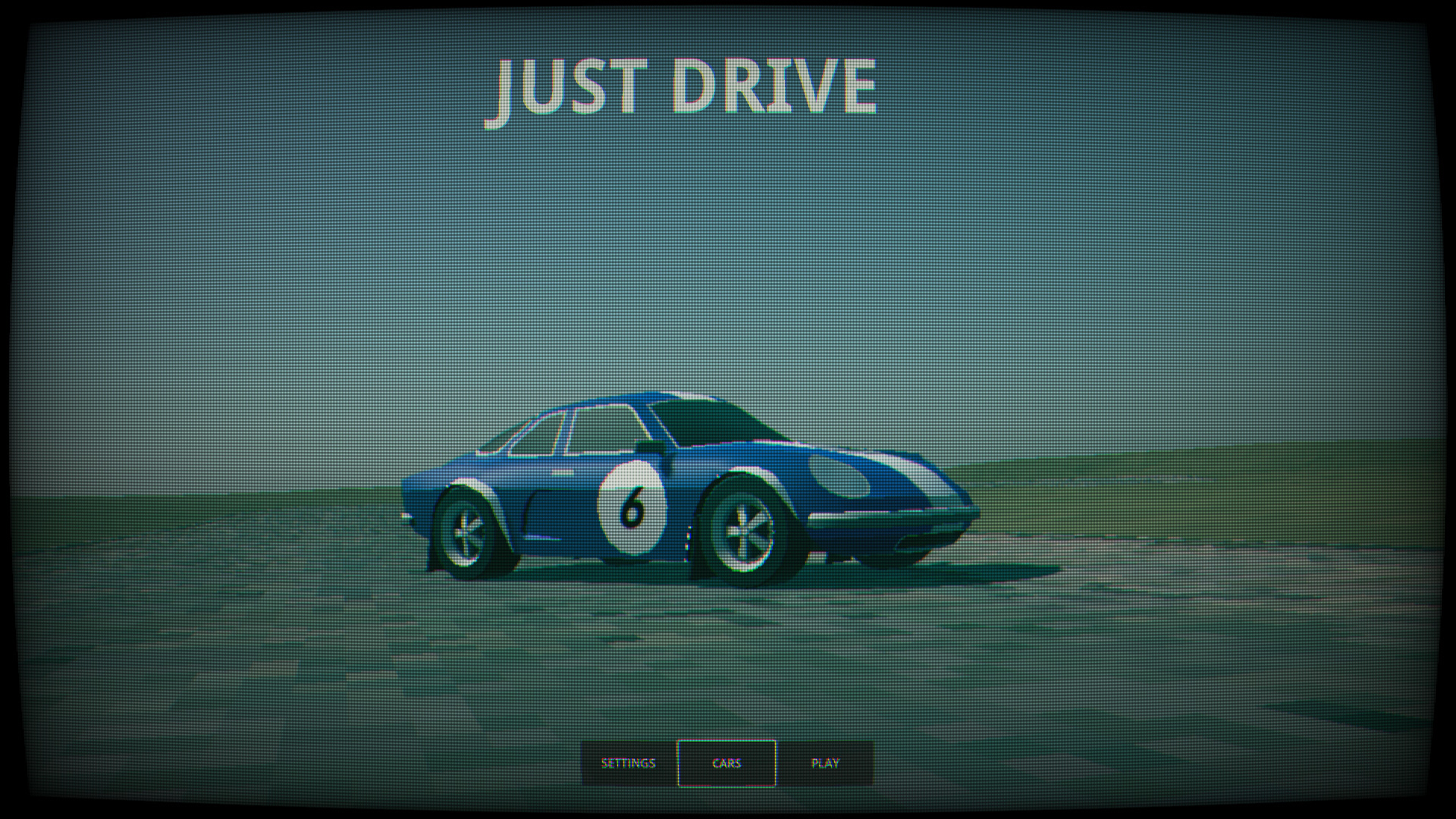Click the highlighted CARS button

tap(727, 763)
